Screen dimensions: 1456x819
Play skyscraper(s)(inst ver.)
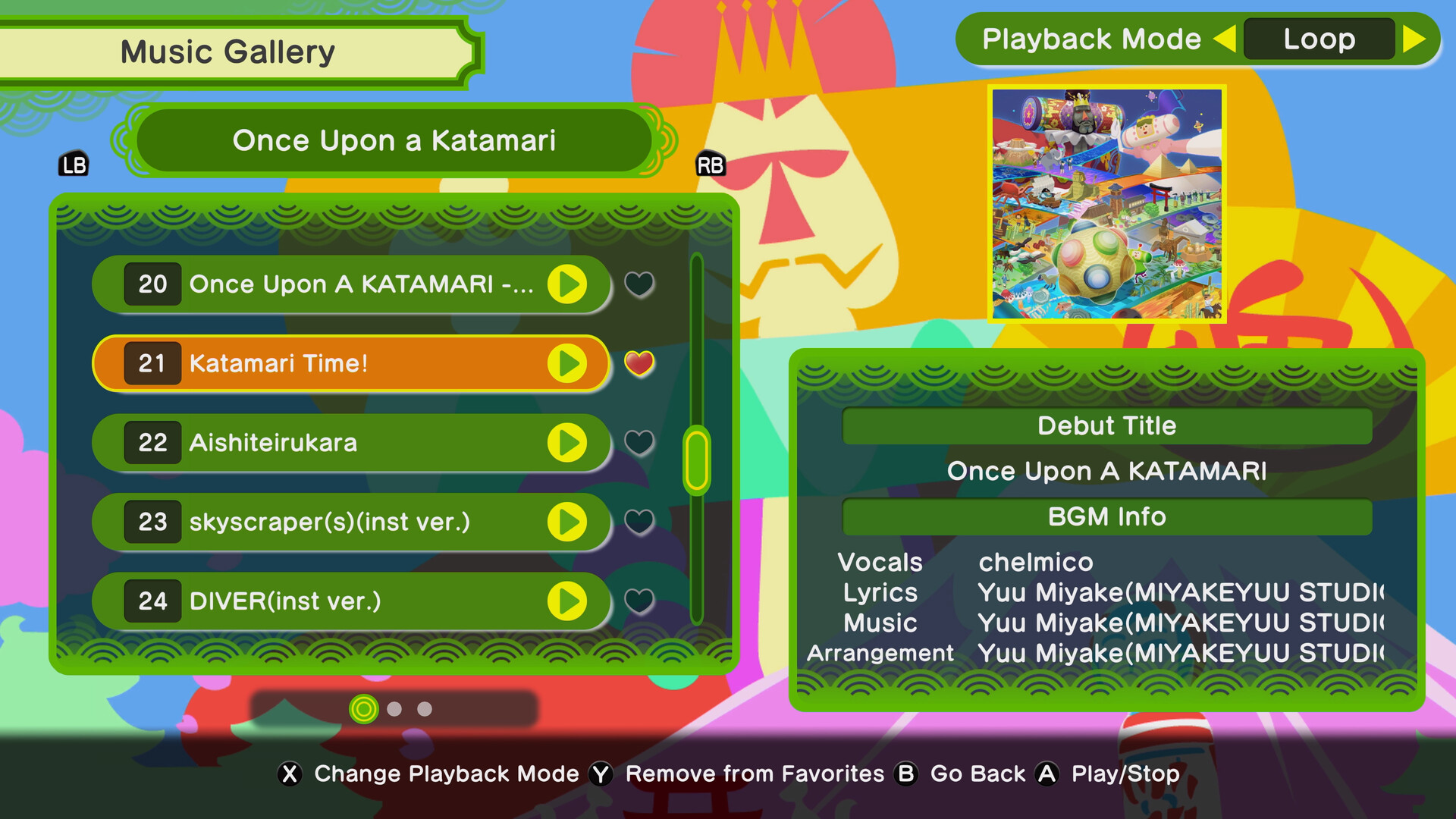569,522
